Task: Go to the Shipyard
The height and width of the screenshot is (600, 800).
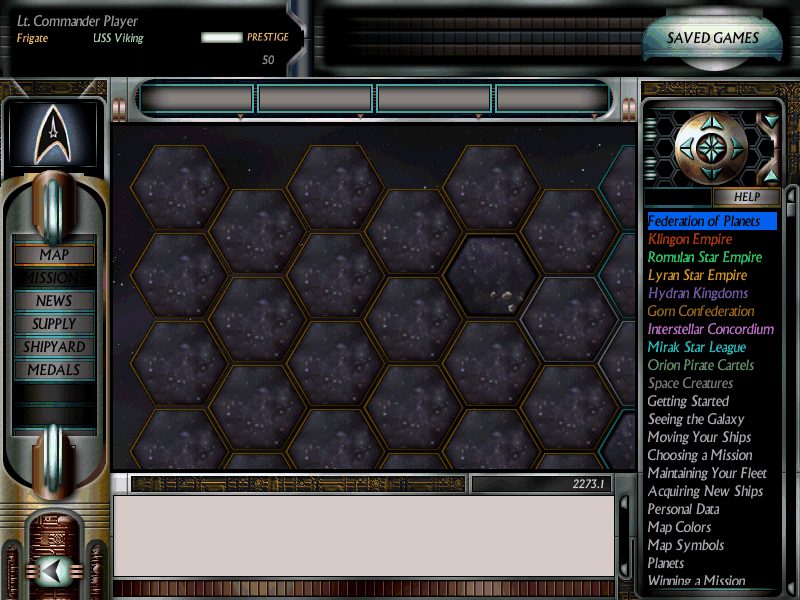Action: click(x=54, y=347)
